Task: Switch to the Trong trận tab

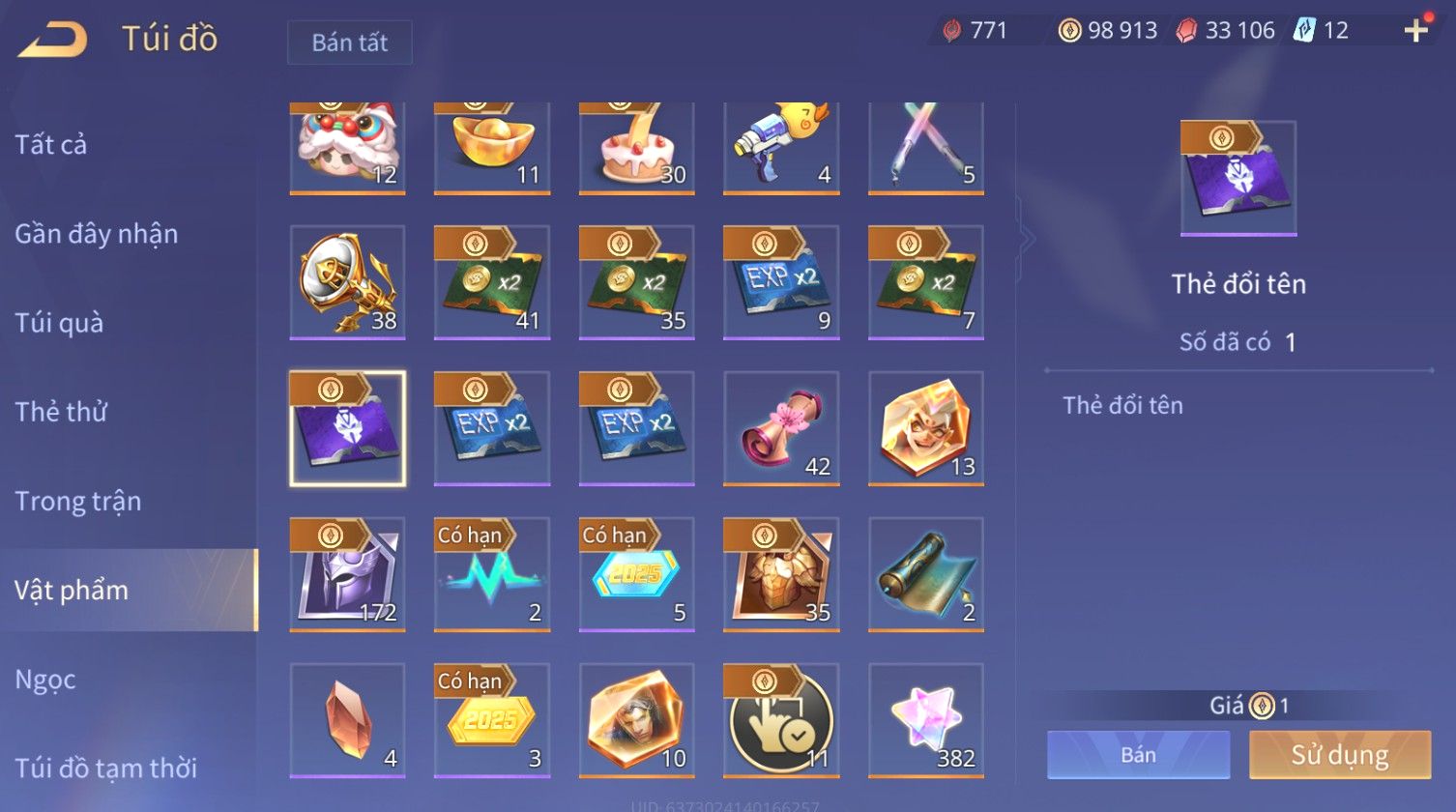Action: [x=77, y=501]
